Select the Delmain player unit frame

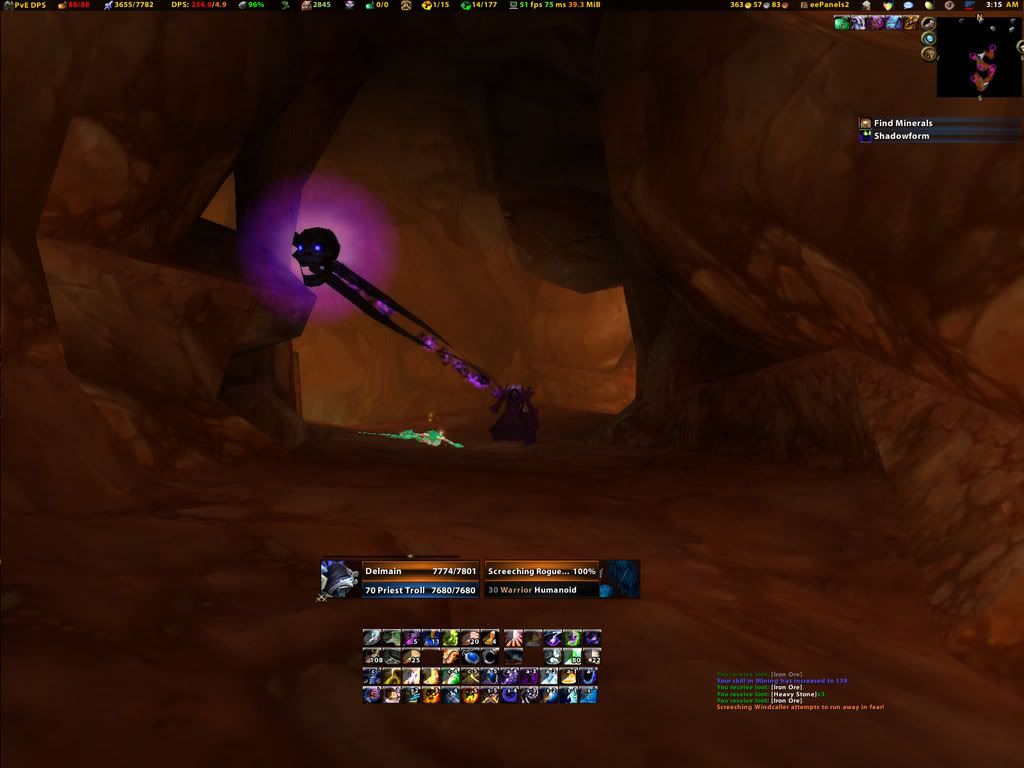400,579
